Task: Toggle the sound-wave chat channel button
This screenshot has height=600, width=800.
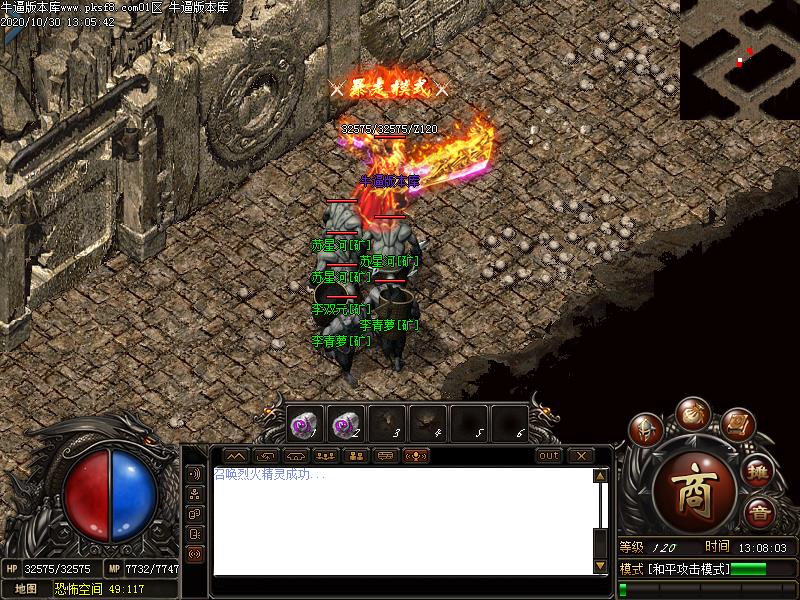Action: 194,474
